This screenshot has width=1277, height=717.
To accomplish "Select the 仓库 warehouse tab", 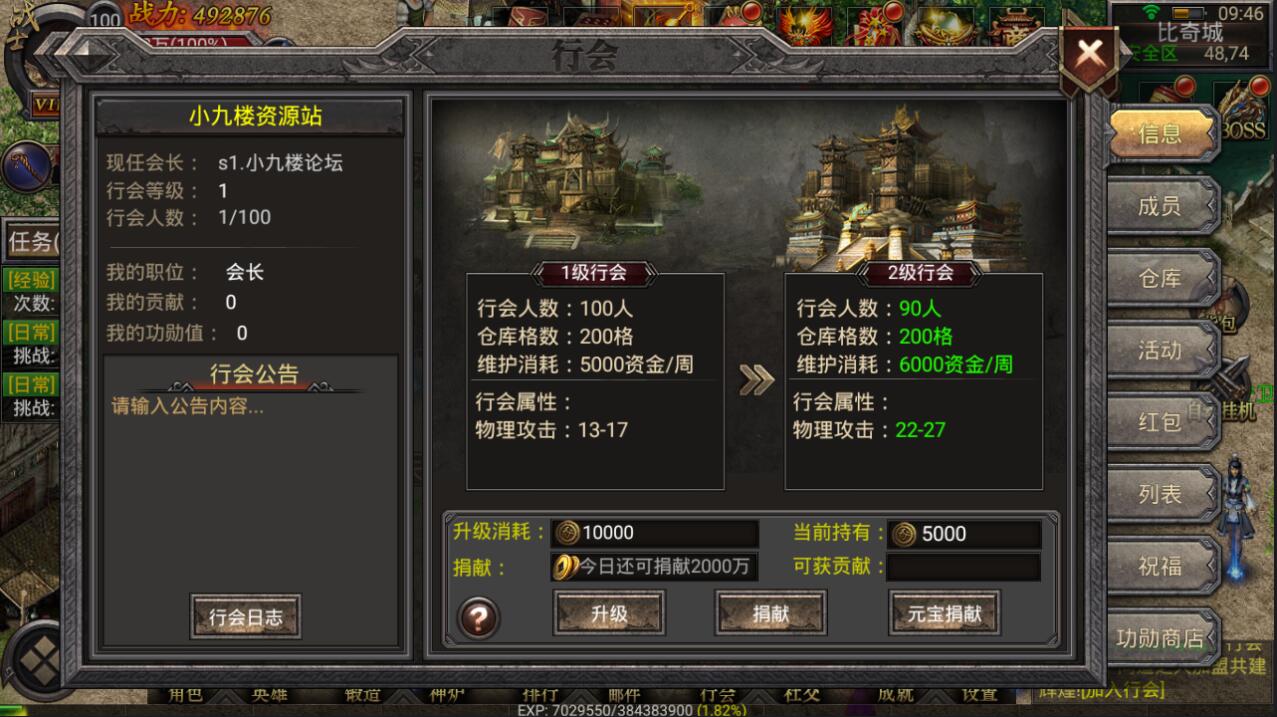I will coord(1159,278).
